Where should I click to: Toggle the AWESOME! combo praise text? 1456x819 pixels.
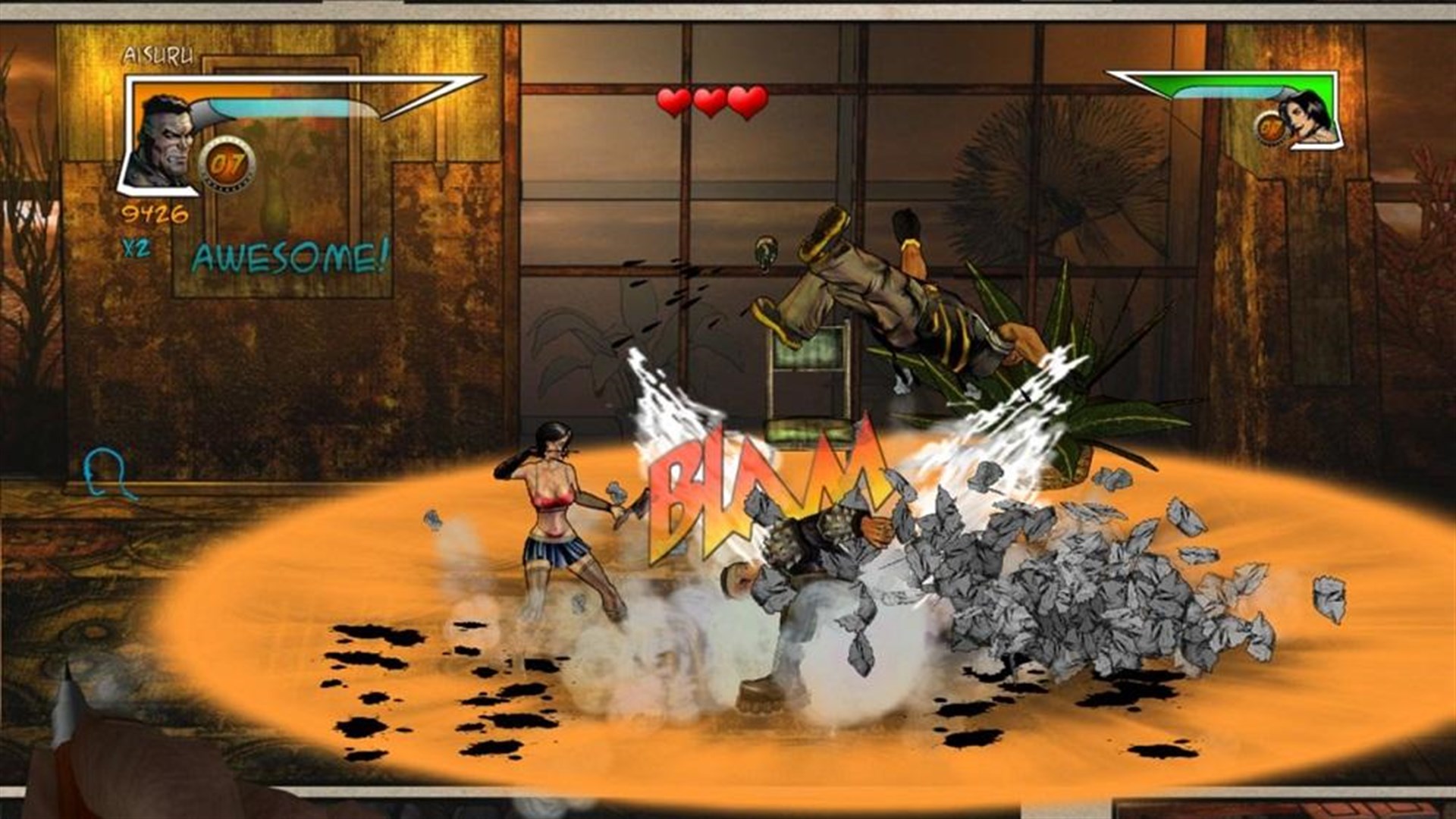point(290,255)
